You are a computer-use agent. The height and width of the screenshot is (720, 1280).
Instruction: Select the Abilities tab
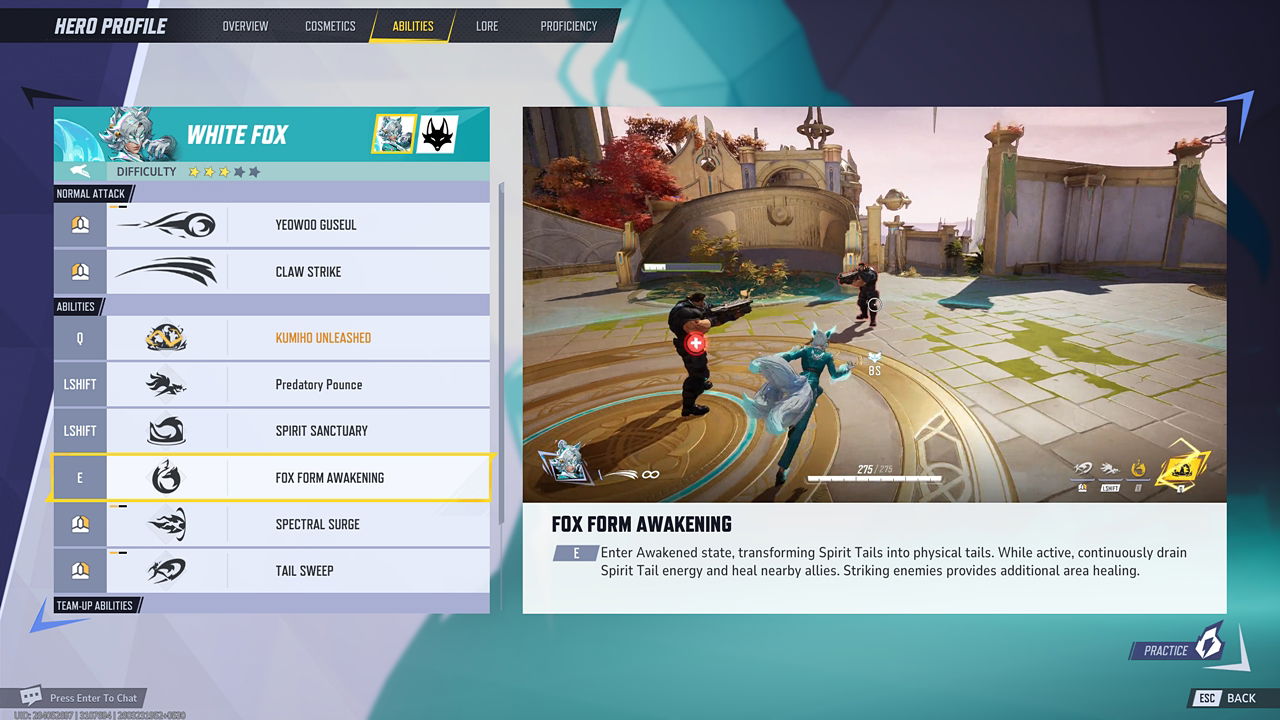point(413,26)
